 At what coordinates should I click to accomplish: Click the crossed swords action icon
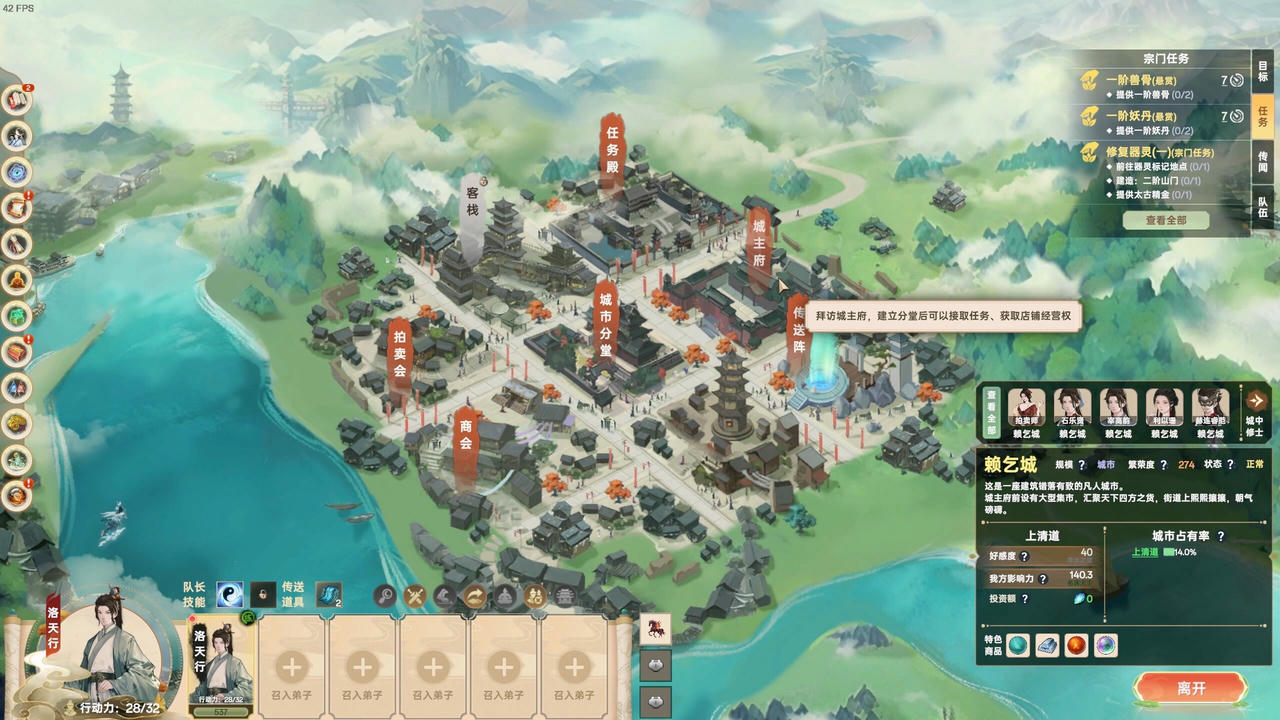click(x=415, y=597)
